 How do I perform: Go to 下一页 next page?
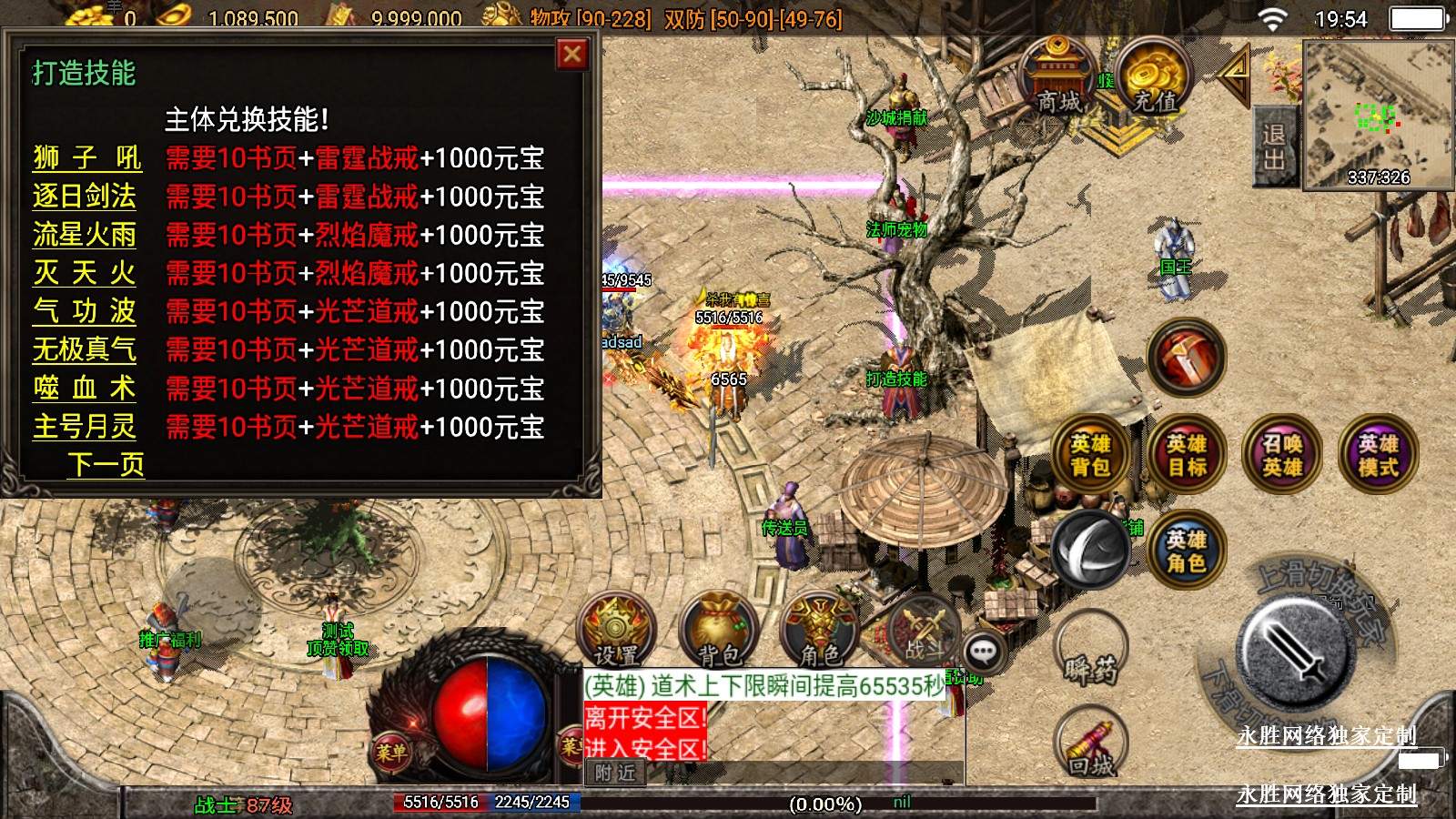click(x=106, y=465)
